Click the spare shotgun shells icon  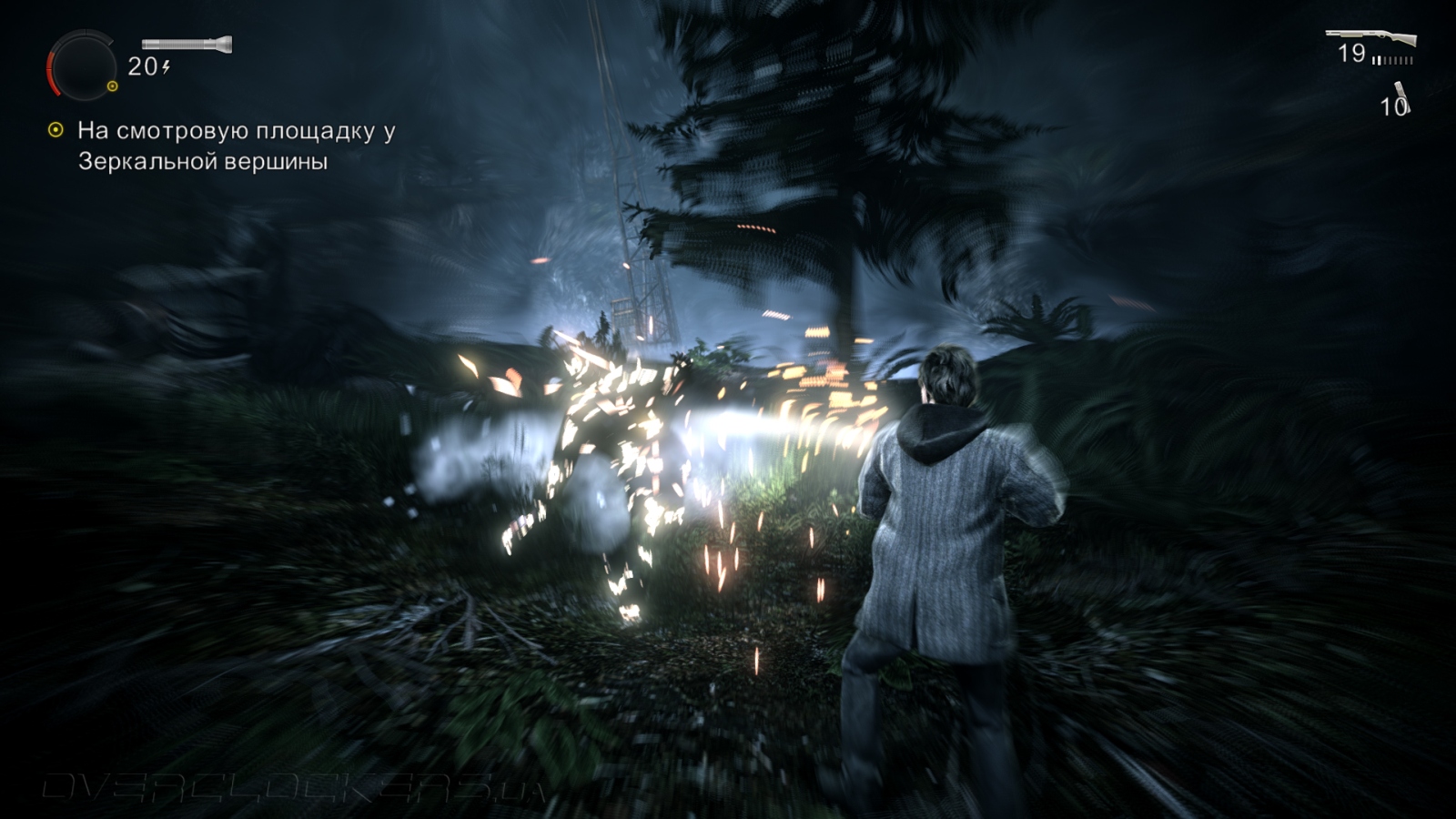click(x=1401, y=93)
